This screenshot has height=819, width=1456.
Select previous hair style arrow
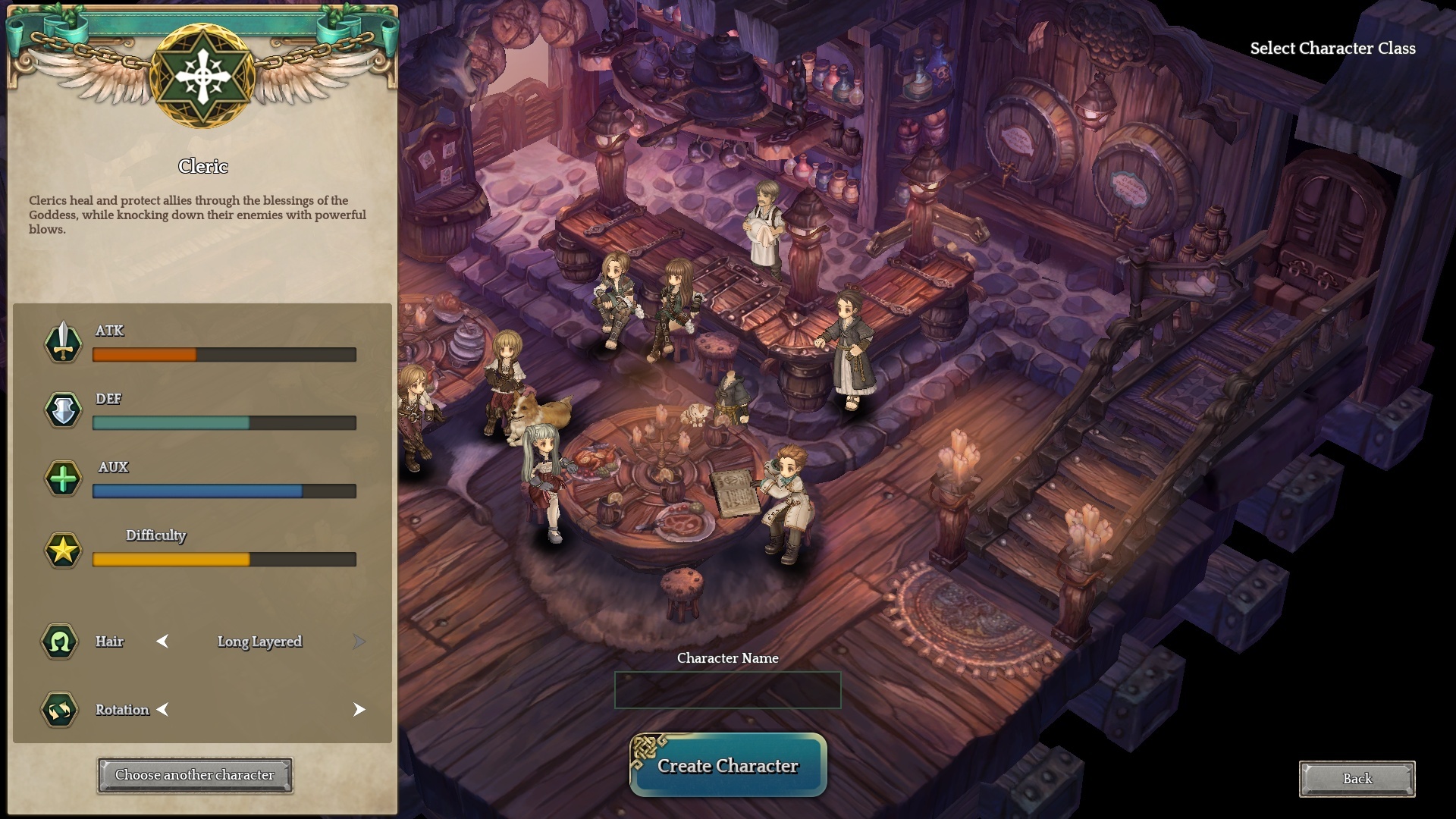pyautogui.click(x=162, y=642)
